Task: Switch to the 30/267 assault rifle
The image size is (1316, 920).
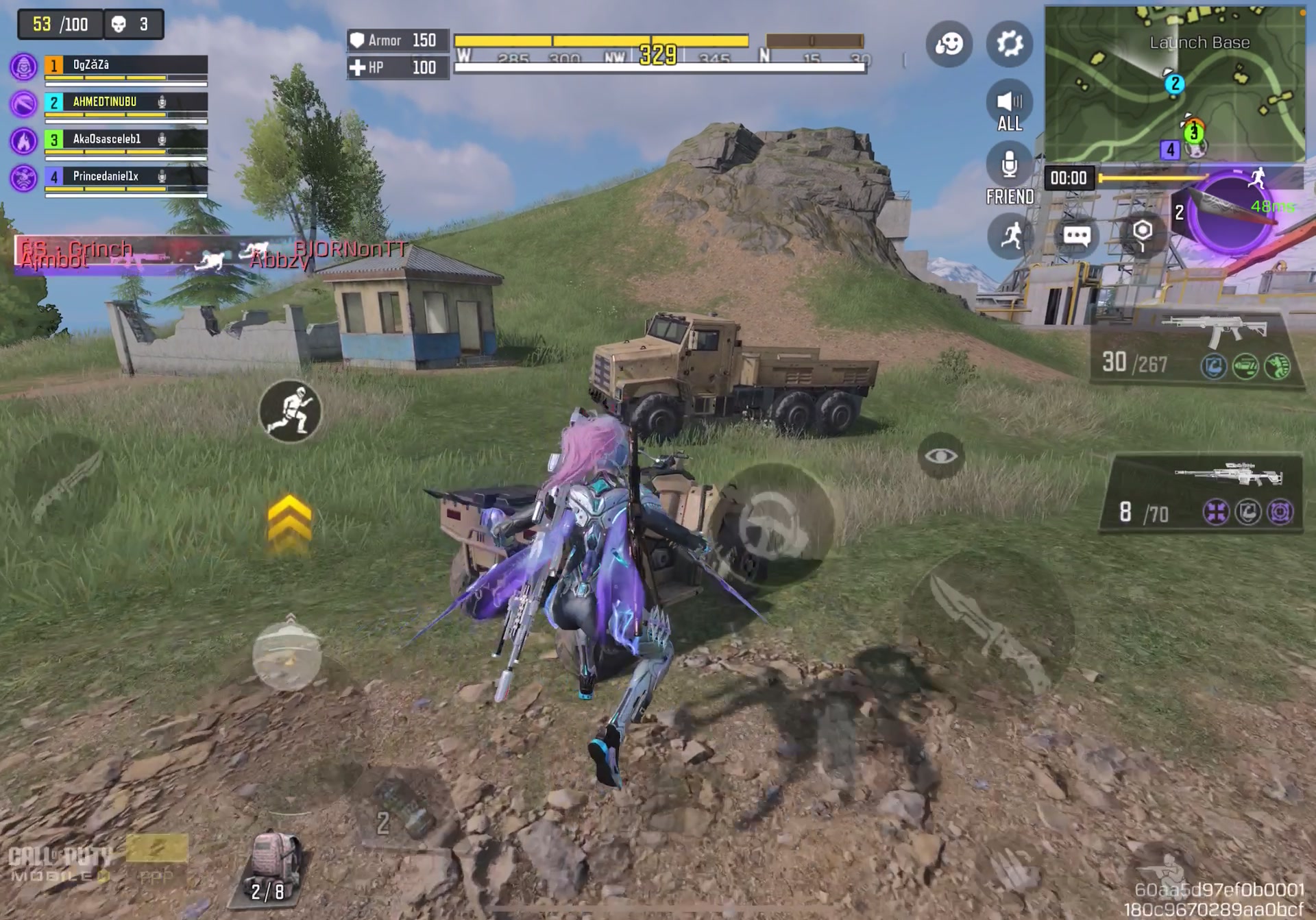Action: 1196,348
